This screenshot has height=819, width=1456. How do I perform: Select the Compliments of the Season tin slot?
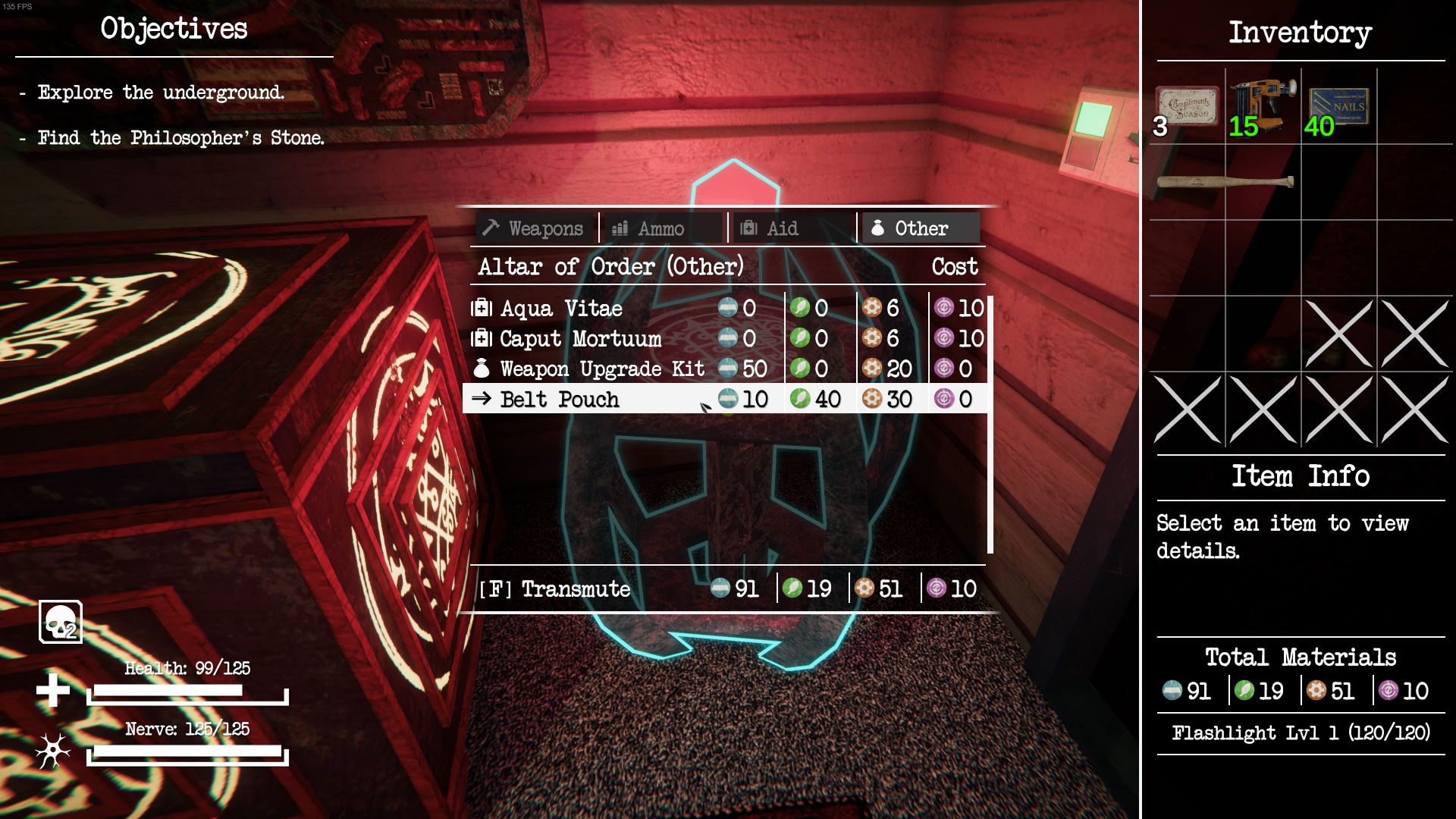coord(1187,107)
